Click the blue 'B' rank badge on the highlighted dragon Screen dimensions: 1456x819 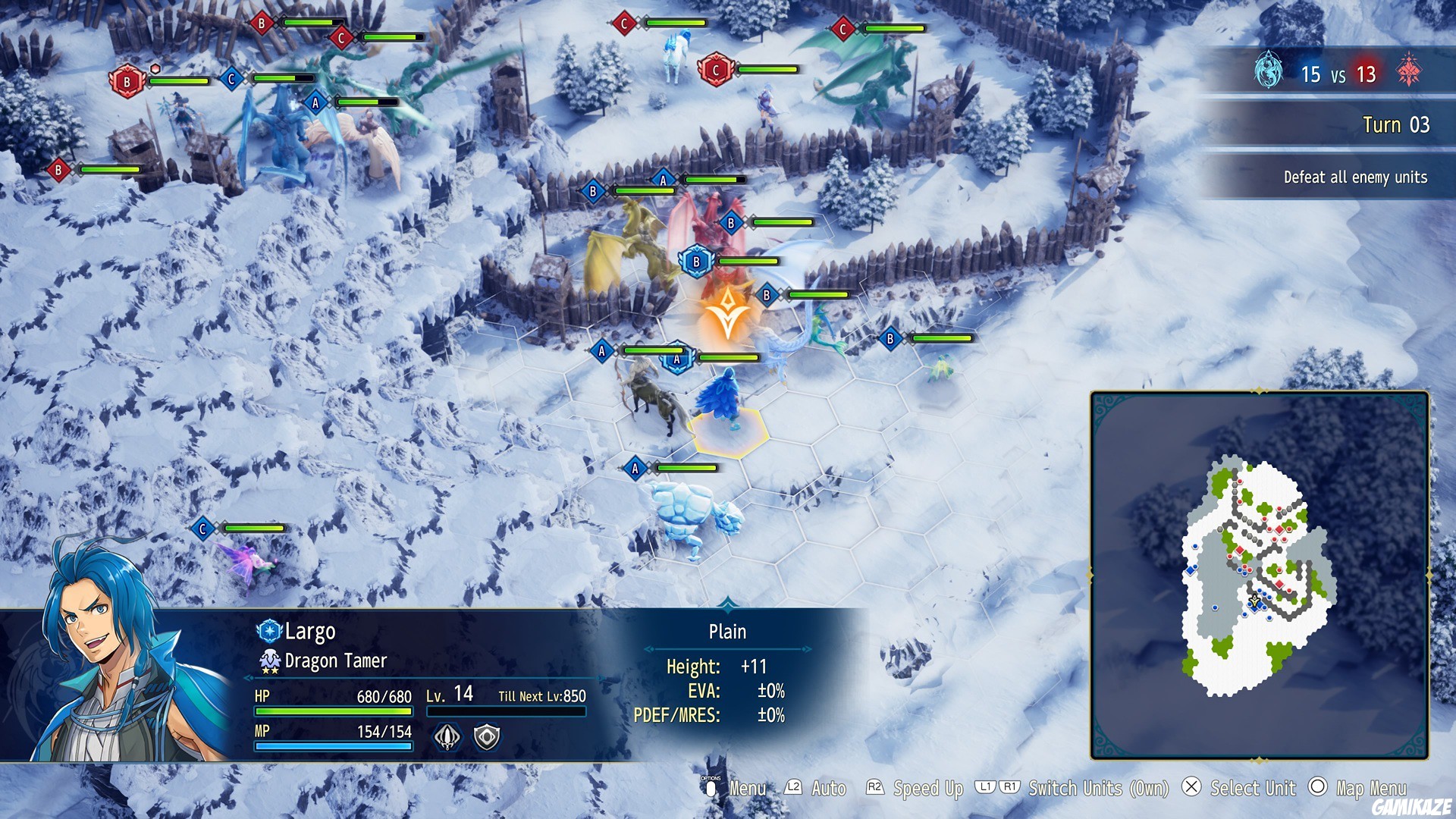695,260
